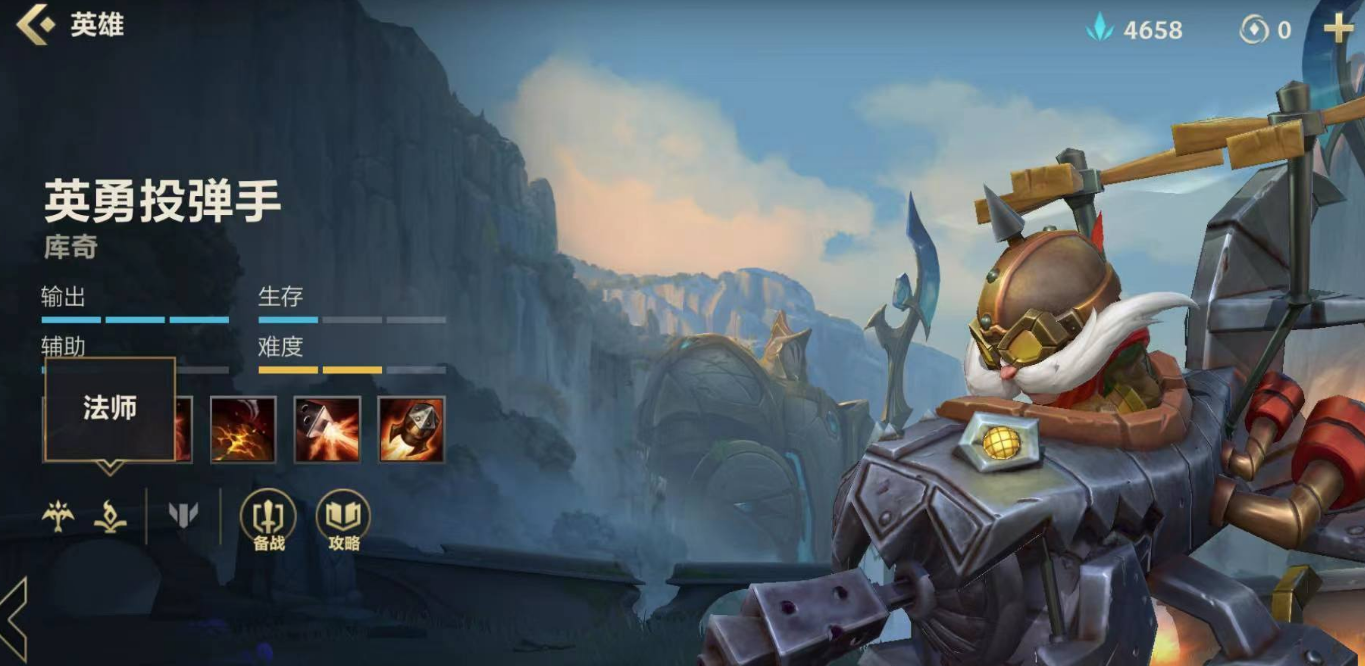Select the cracked lava ground ability icon
The height and width of the screenshot is (666, 1365).
[x=243, y=429]
